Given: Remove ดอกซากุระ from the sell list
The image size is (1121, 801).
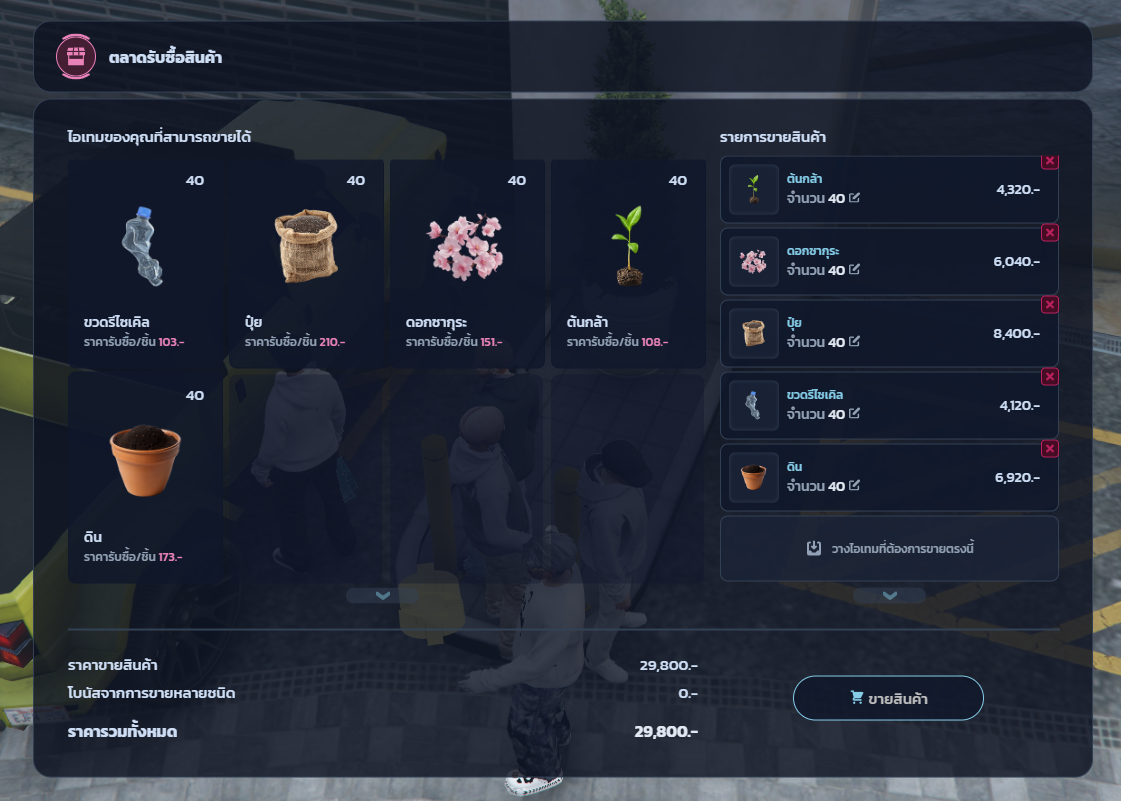Looking at the screenshot, I should pos(1050,232).
